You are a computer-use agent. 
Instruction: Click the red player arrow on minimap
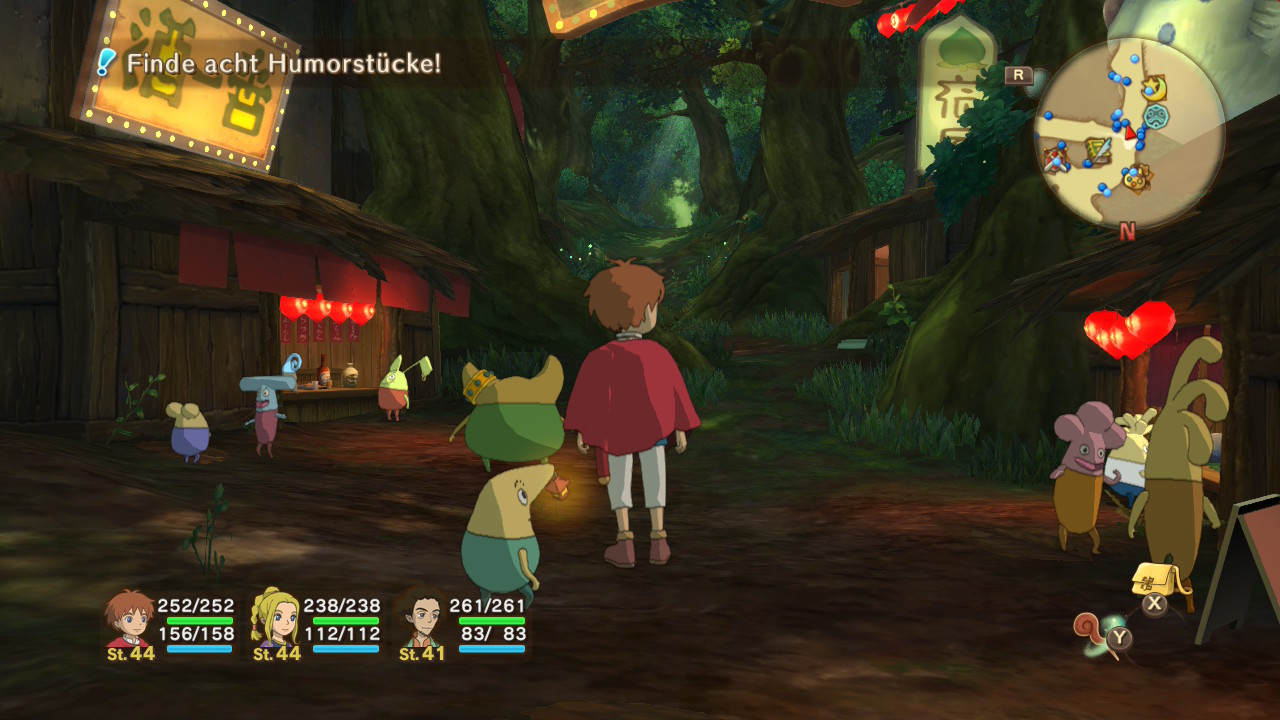(1130, 133)
